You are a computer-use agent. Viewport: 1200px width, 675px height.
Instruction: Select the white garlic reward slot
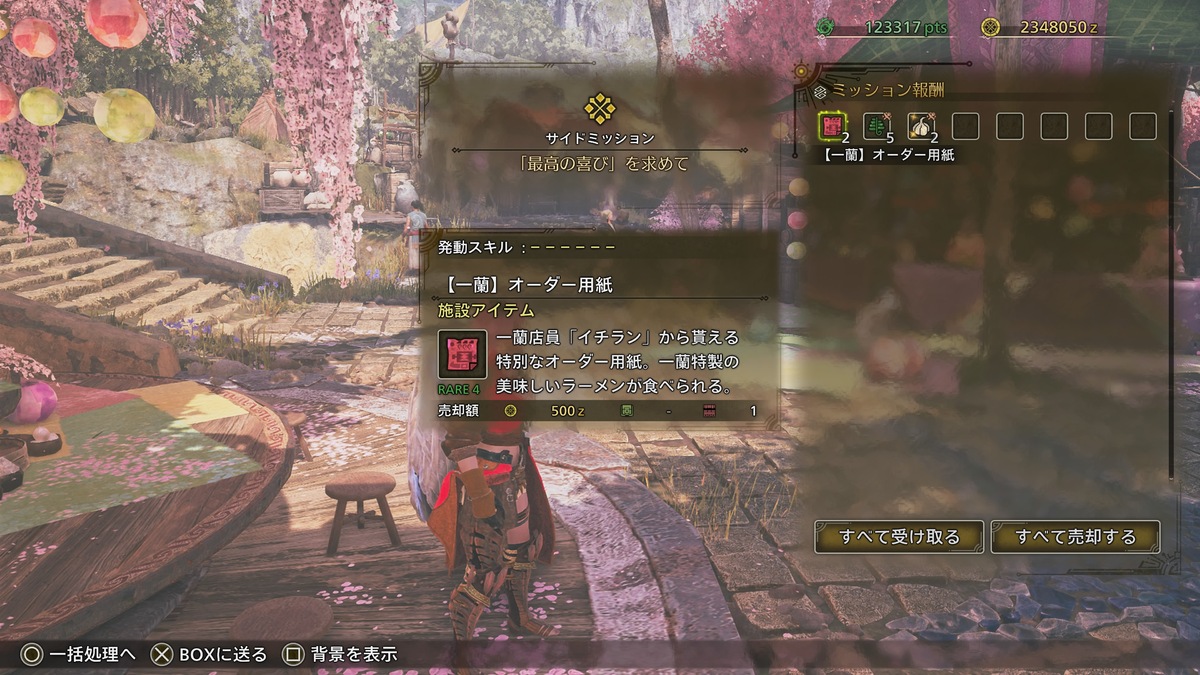920,126
